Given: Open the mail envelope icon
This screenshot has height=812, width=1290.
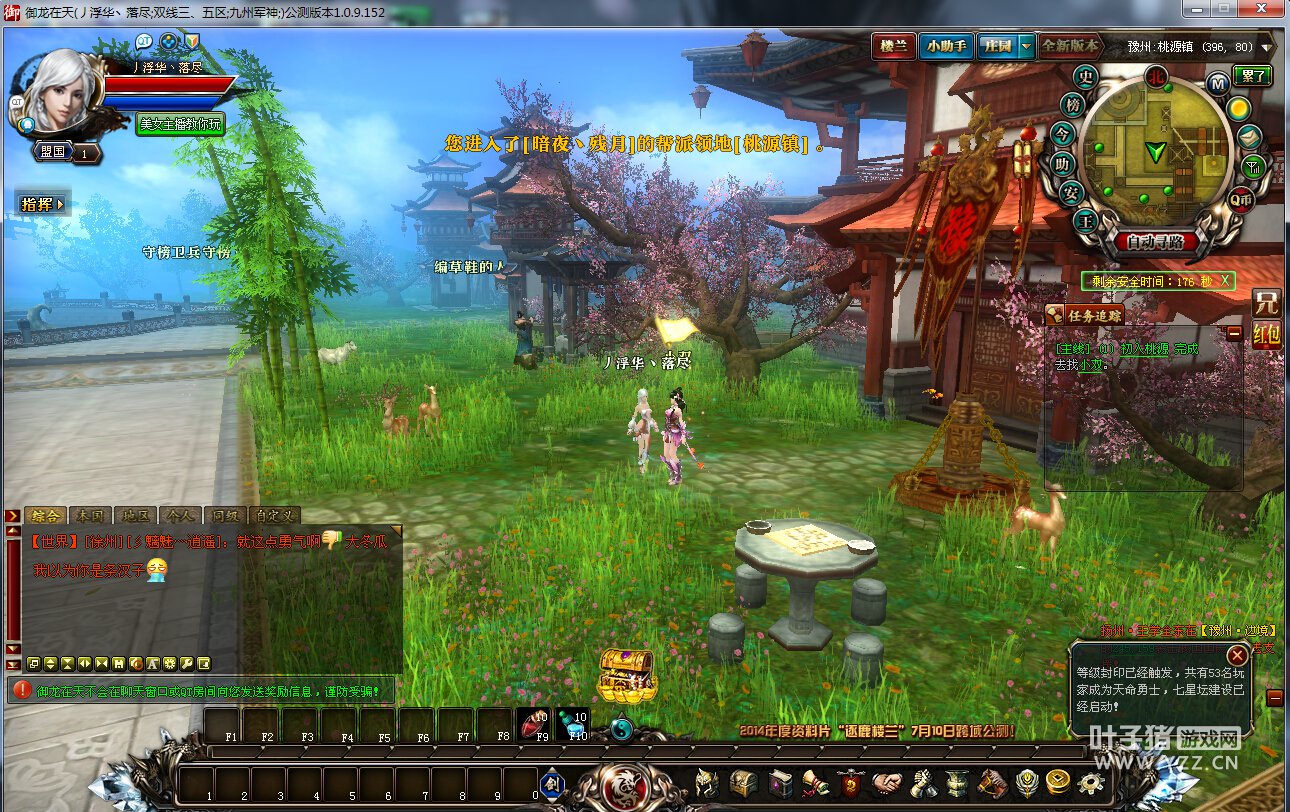Looking at the screenshot, I should click(x=1249, y=138).
